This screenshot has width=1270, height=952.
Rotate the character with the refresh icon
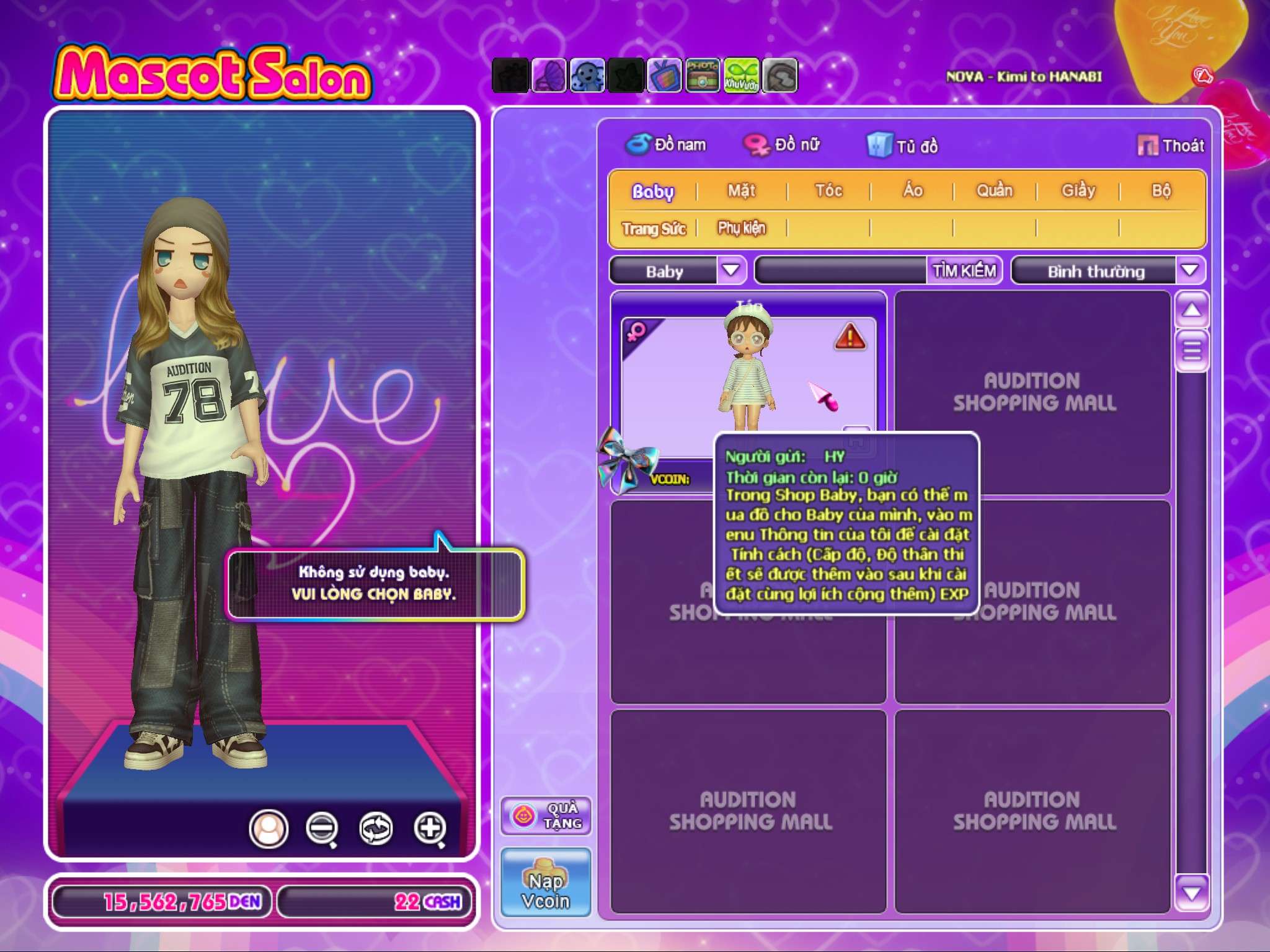[376, 828]
